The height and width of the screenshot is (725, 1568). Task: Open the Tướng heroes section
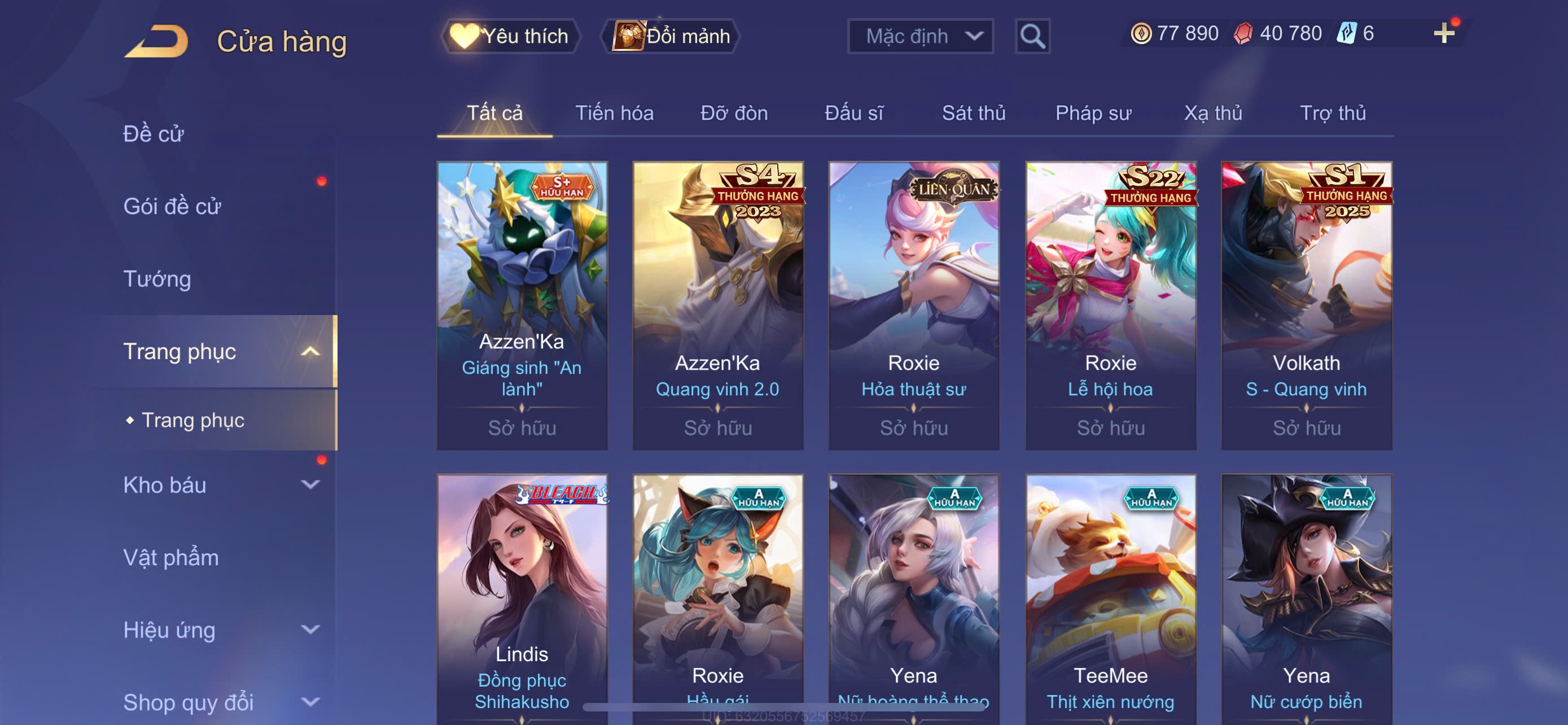157,279
